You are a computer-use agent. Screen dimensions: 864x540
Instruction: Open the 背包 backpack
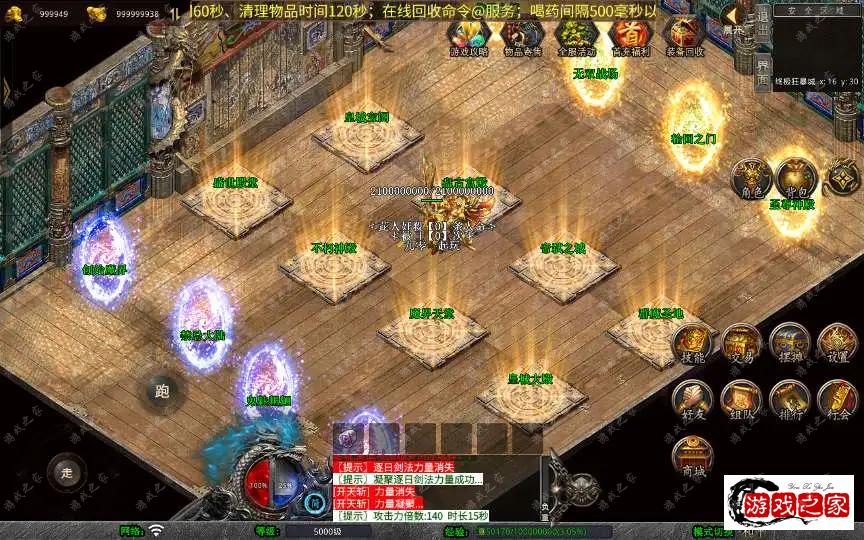point(796,177)
